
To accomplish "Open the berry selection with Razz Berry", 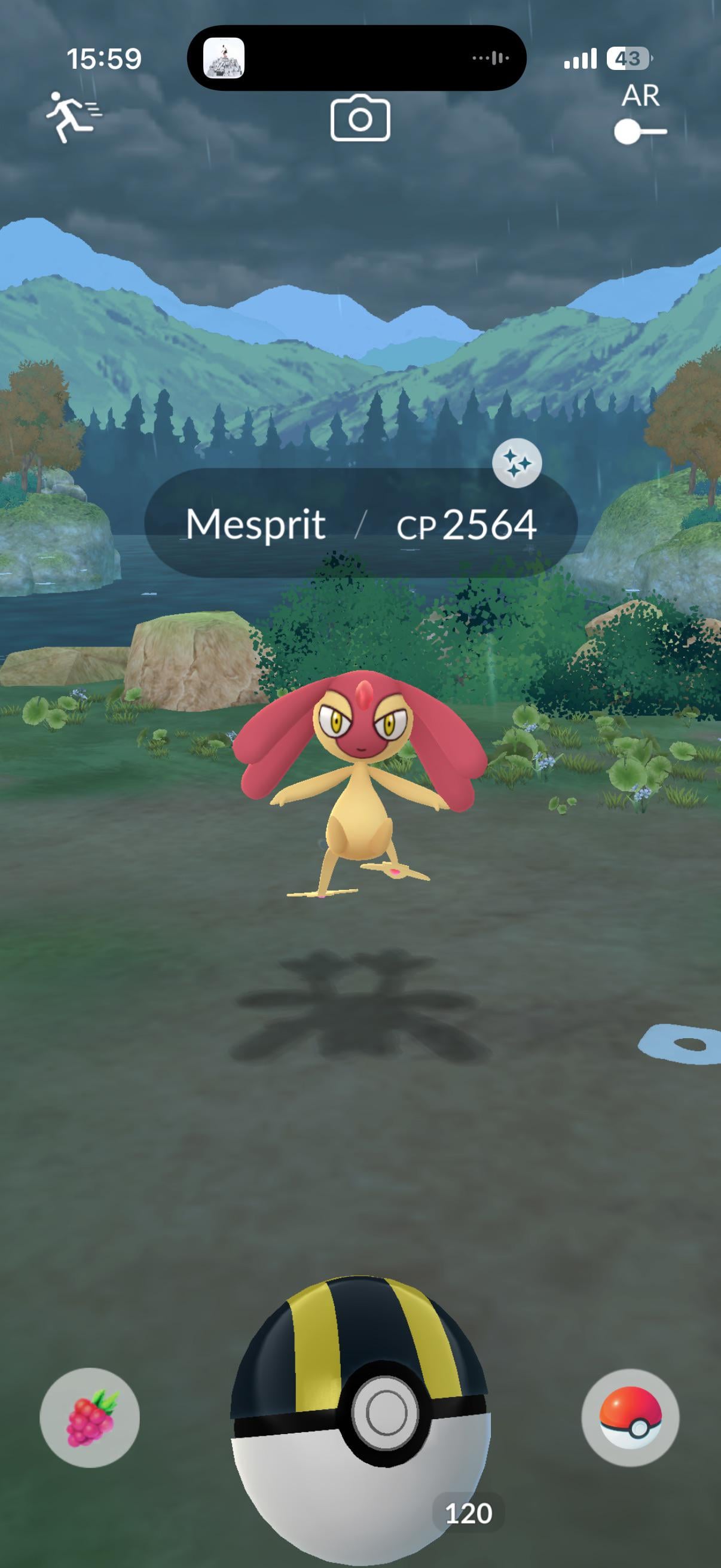I will (x=90, y=1417).
